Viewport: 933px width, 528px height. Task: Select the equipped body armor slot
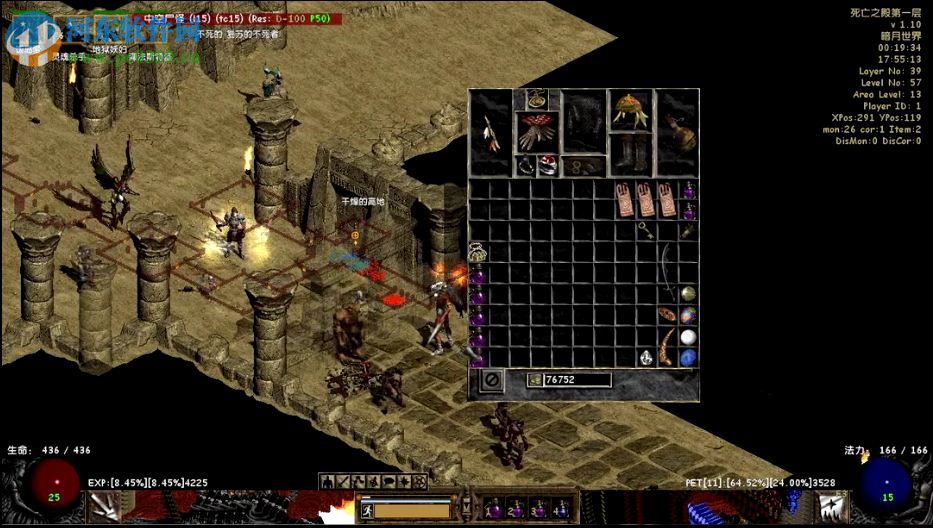pos(584,122)
